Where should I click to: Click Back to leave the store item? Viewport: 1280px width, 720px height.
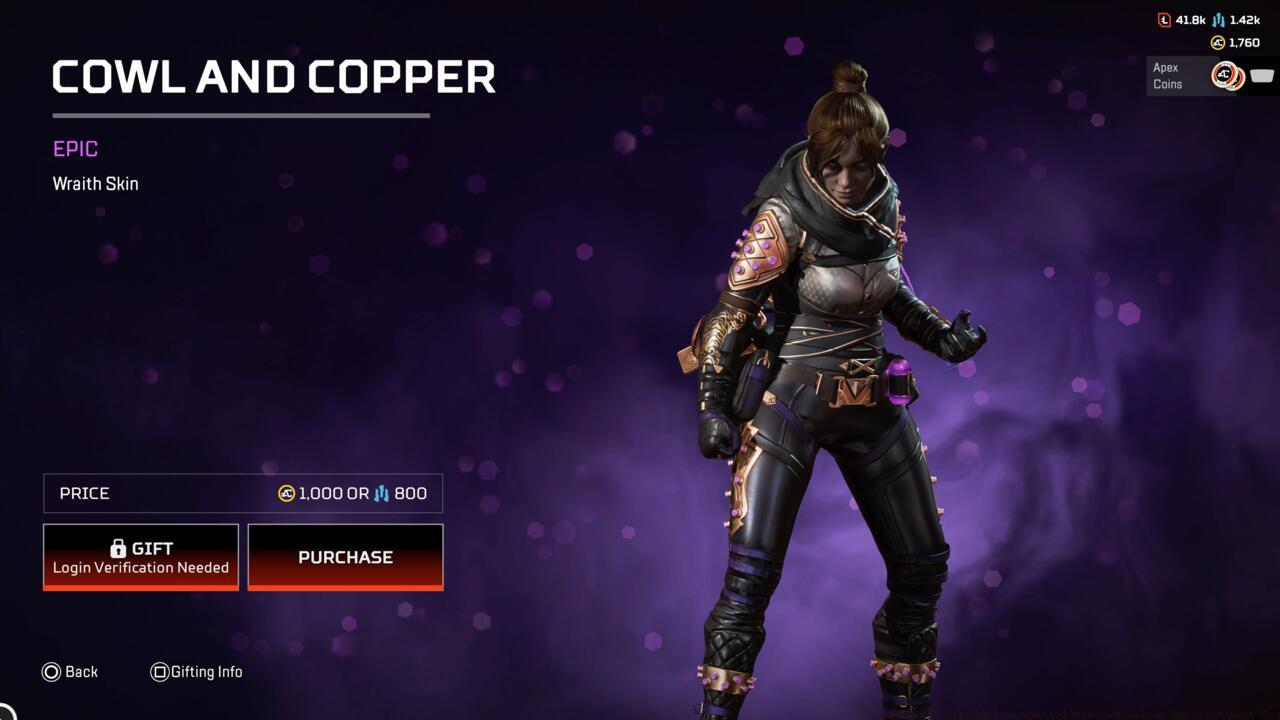click(70, 672)
